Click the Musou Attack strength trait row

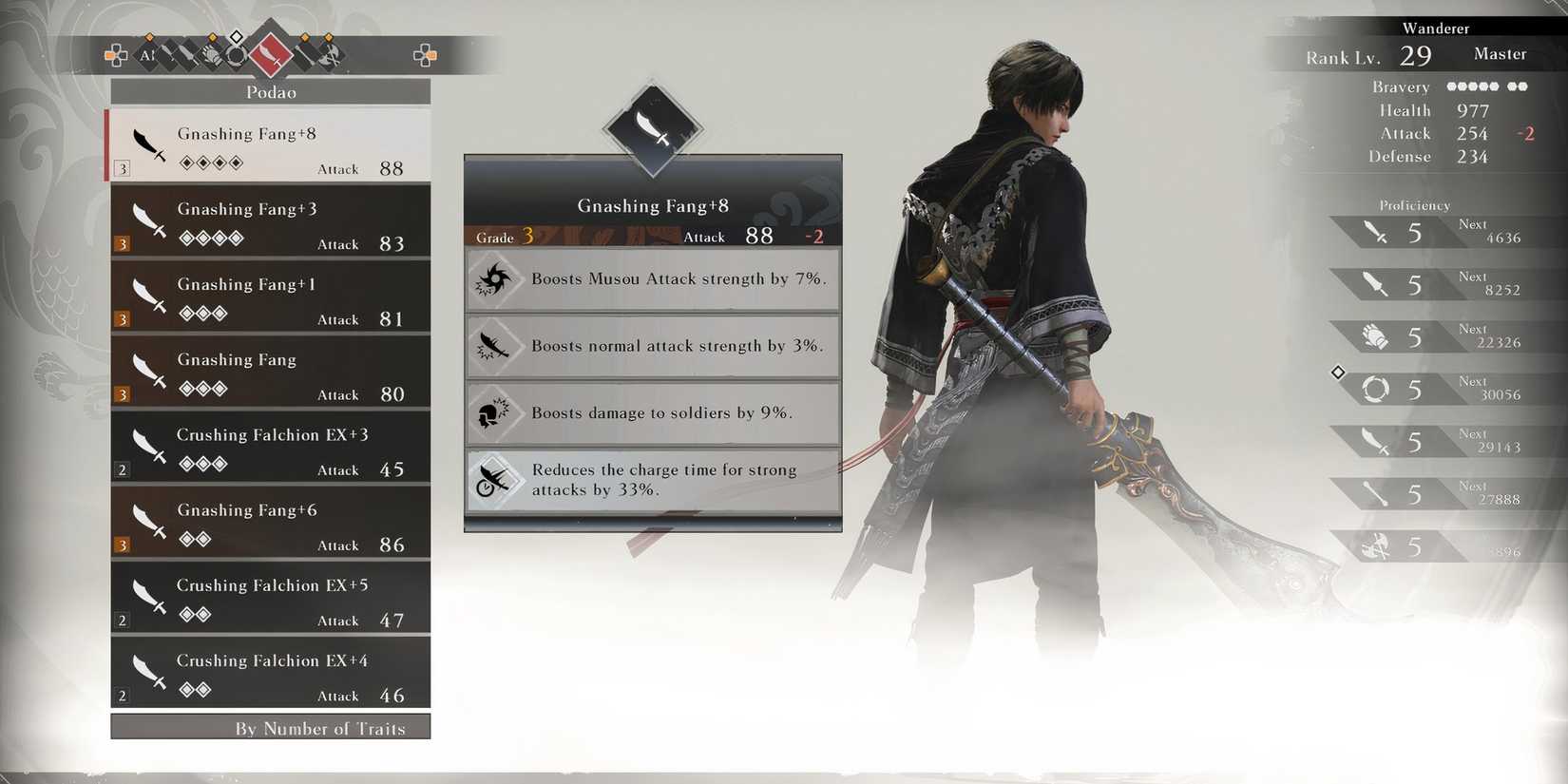click(x=652, y=279)
